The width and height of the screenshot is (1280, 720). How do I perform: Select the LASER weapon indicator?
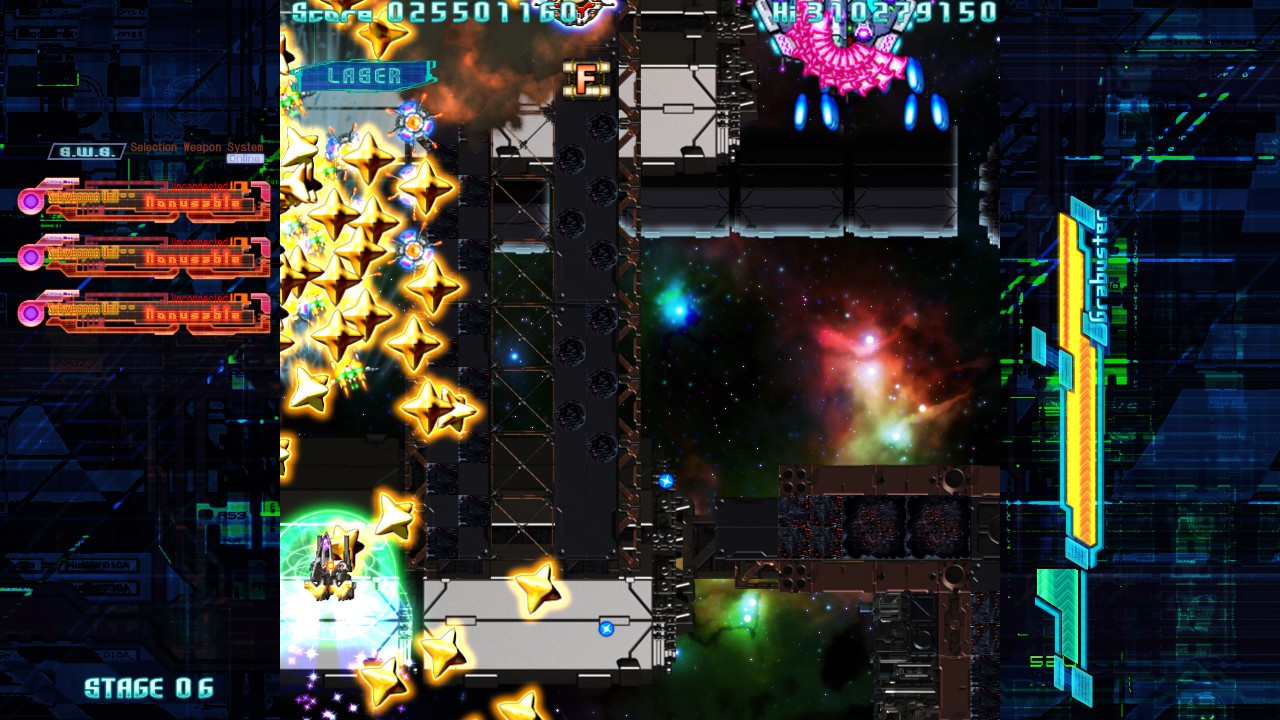coord(365,76)
